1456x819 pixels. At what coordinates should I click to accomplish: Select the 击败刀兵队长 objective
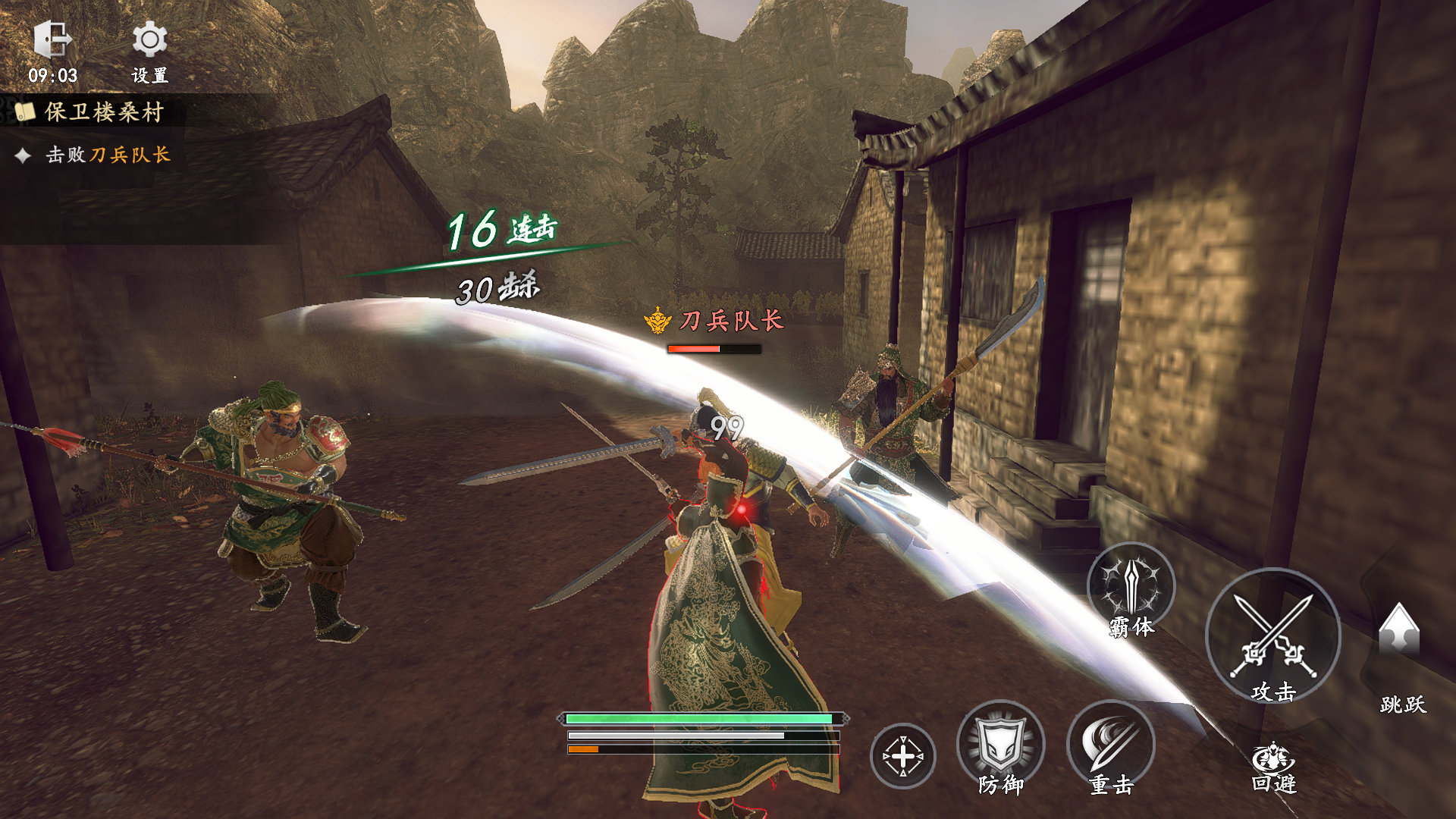(107, 155)
